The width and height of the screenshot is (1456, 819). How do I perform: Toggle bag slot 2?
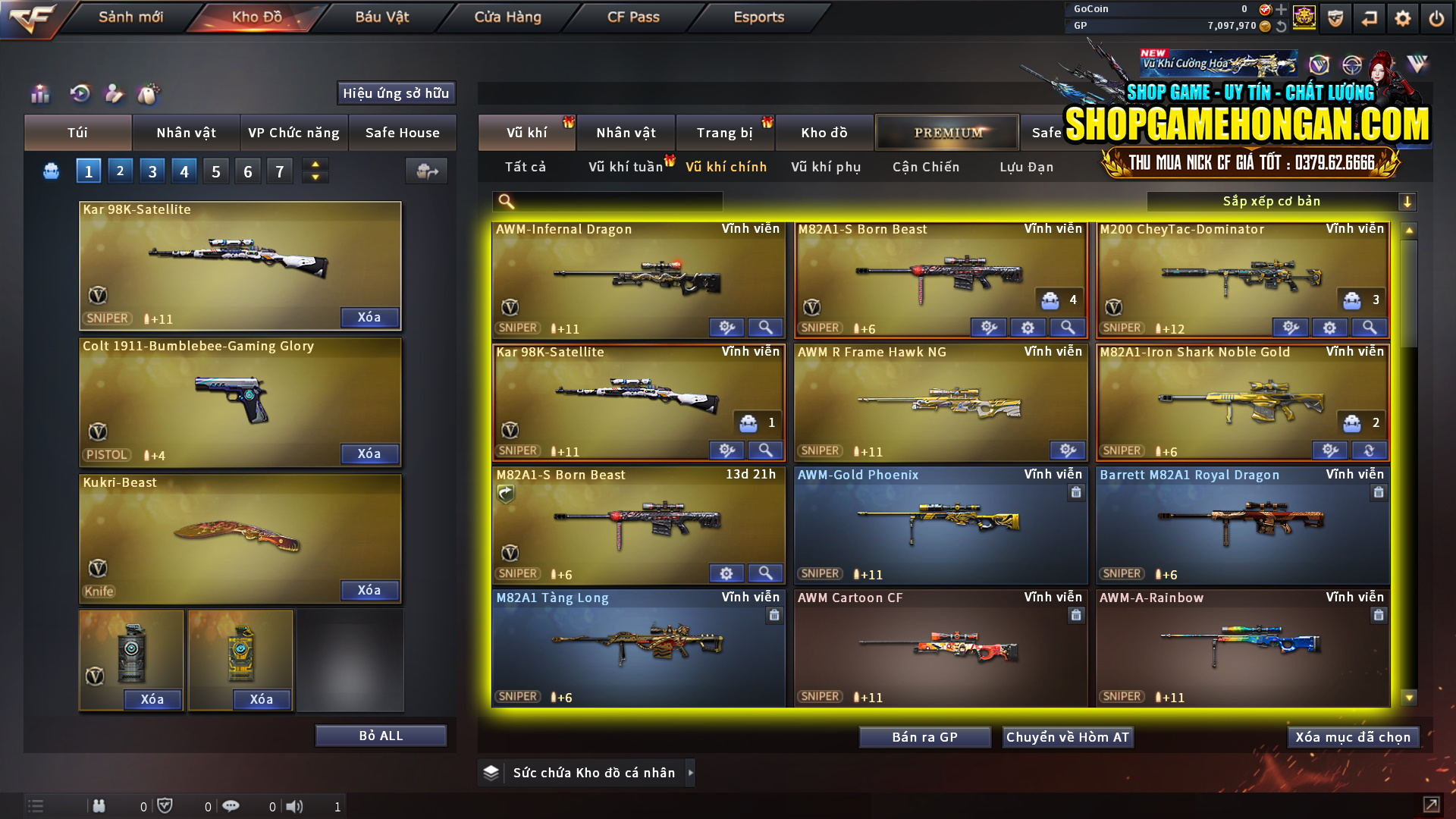point(120,171)
